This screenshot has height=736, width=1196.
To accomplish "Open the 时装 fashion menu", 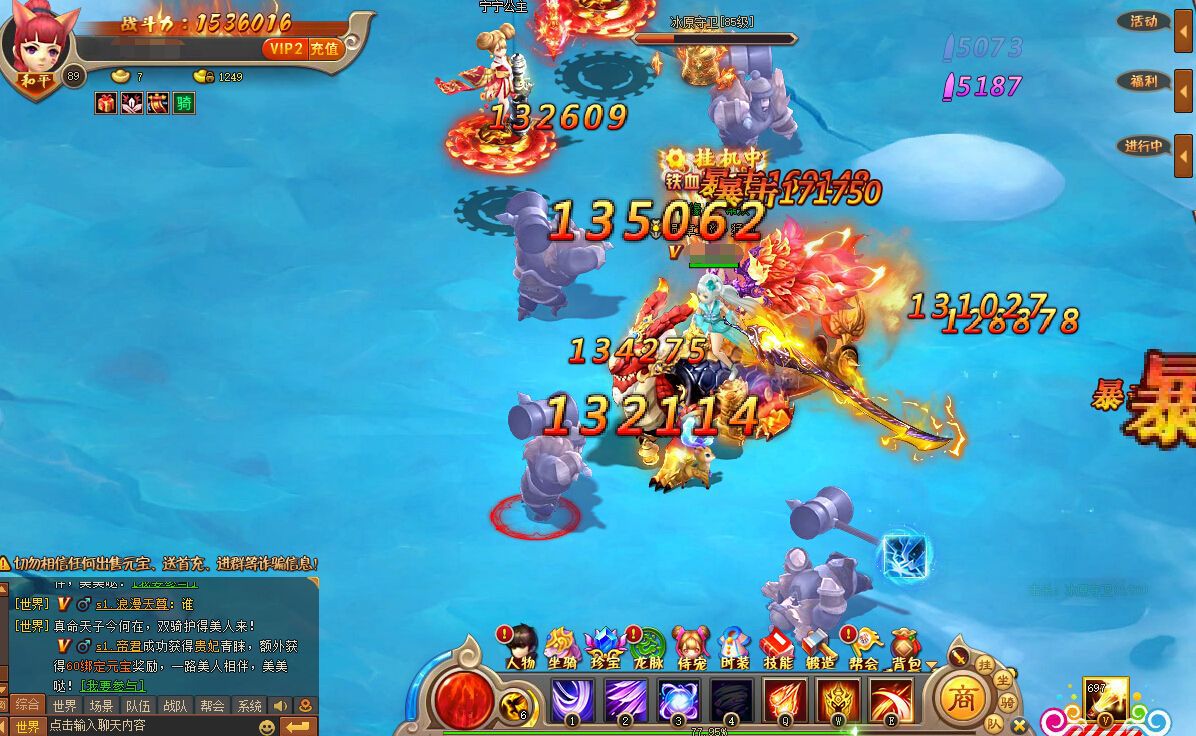I will pyautogui.click(x=734, y=647).
